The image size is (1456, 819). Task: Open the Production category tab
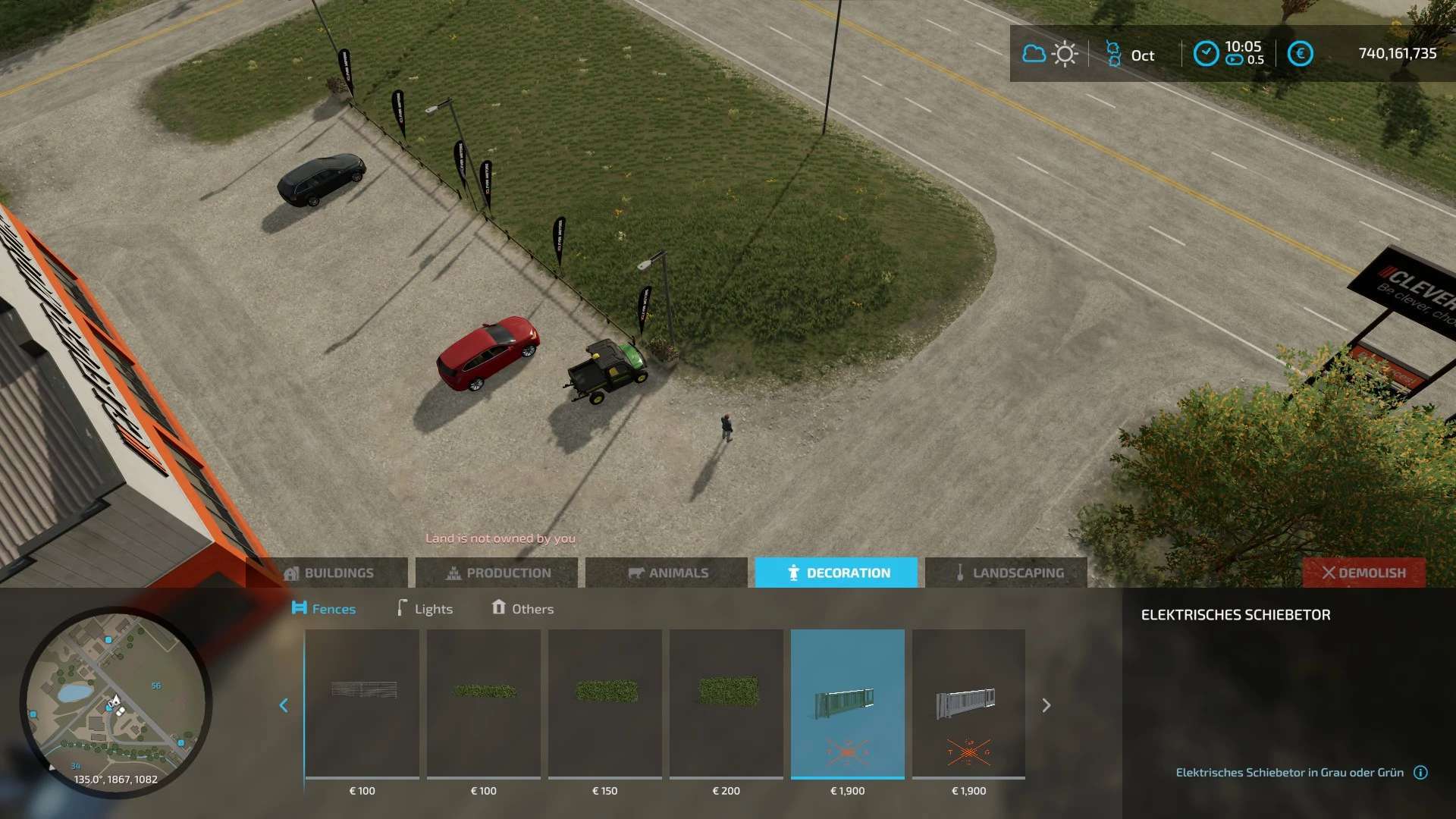pos(497,573)
